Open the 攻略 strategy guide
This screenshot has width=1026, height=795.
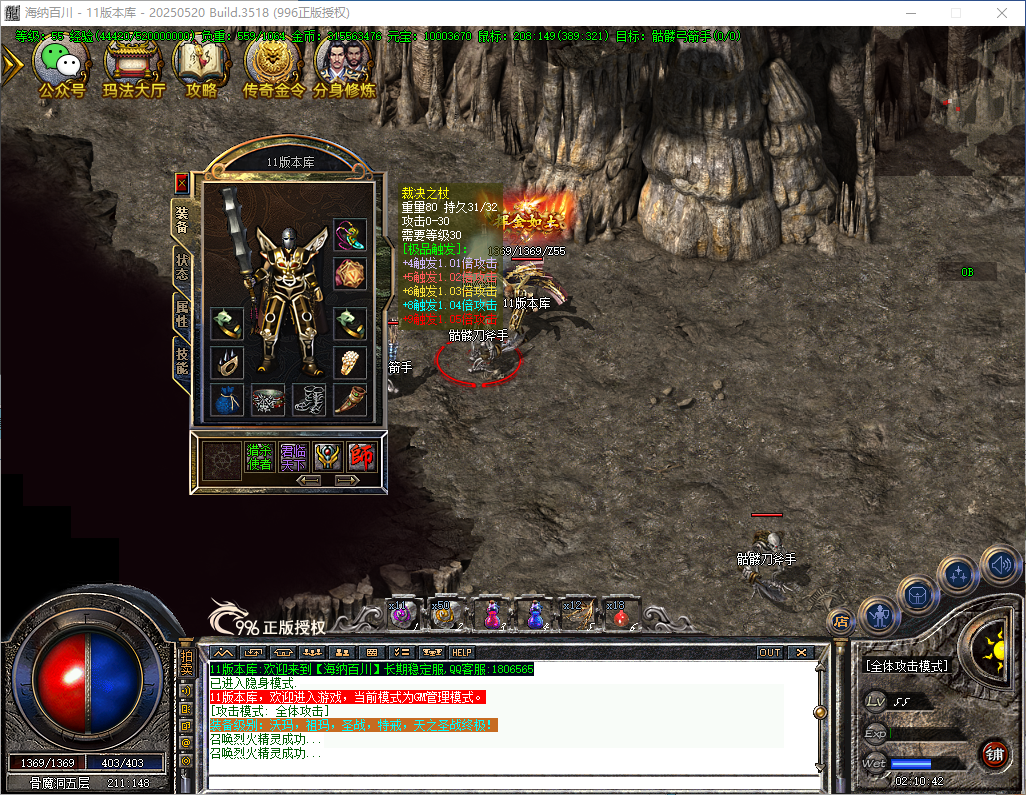201,66
